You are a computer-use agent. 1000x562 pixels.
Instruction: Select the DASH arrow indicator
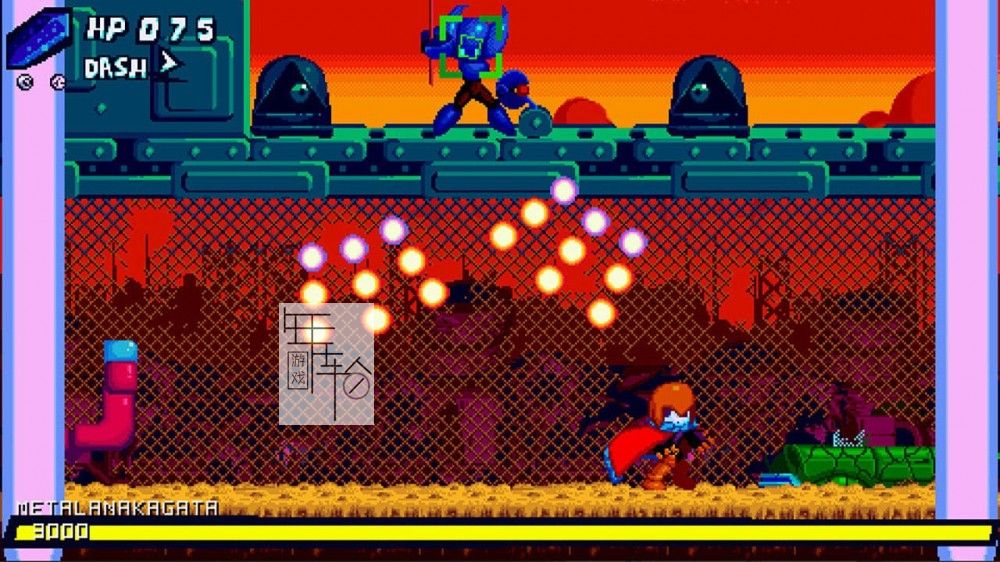pos(169,65)
